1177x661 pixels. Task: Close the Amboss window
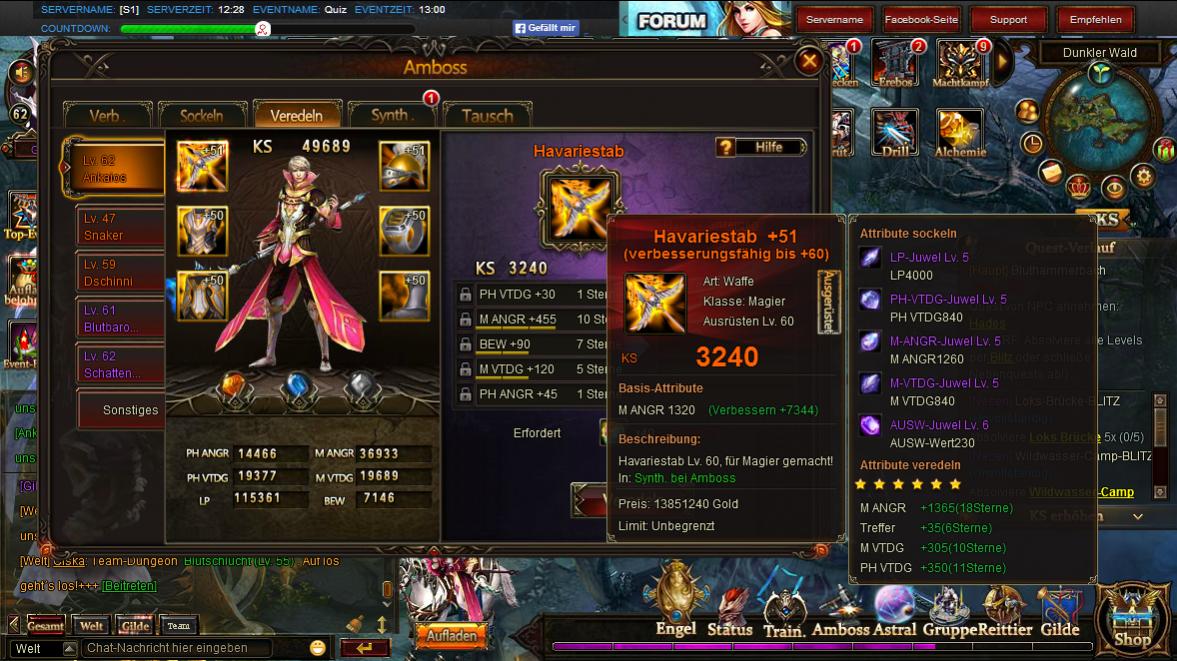tap(808, 62)
